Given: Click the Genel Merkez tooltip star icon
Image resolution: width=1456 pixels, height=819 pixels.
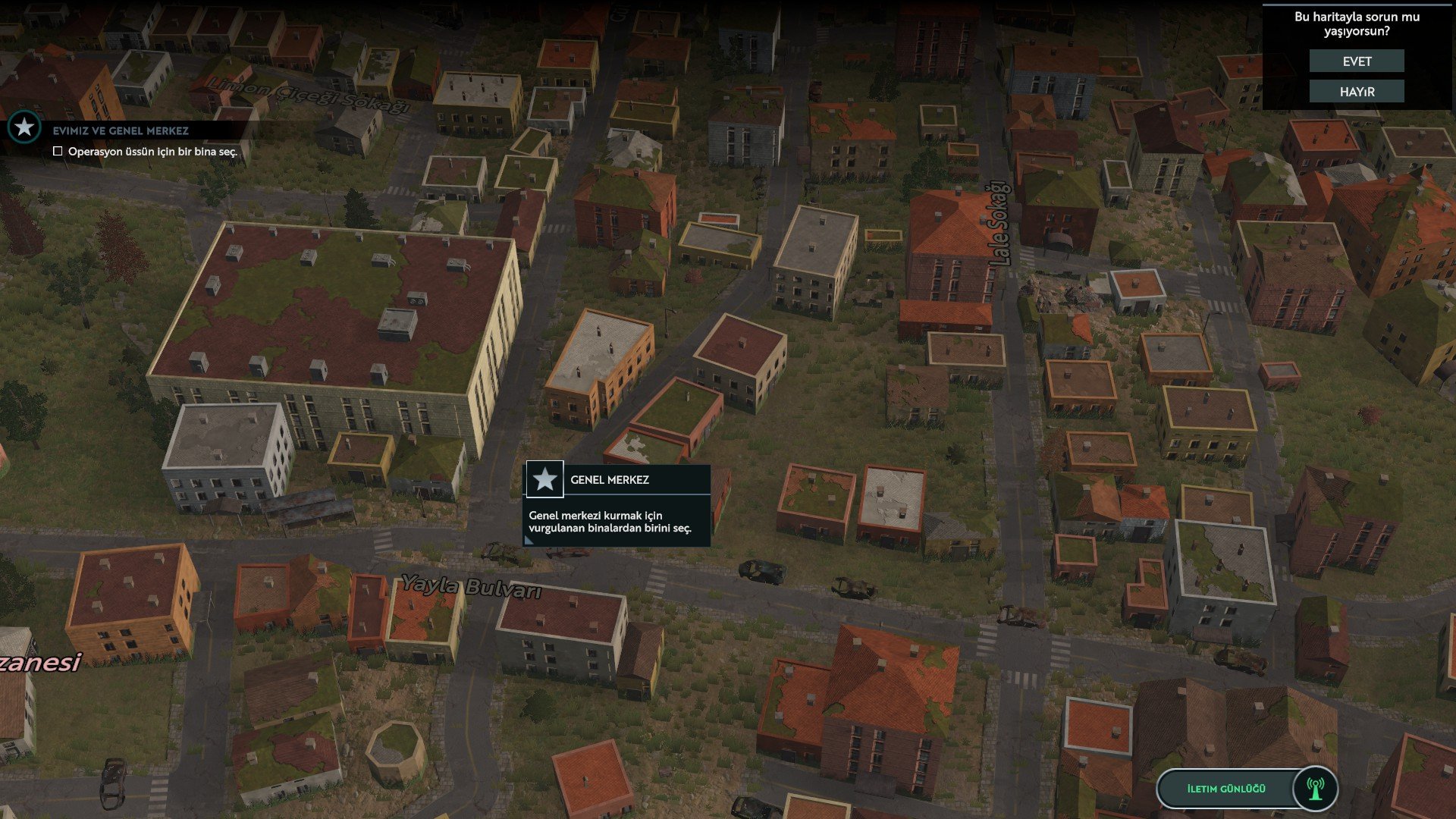Looking at the screenshot, I should [x=544, y=479].
